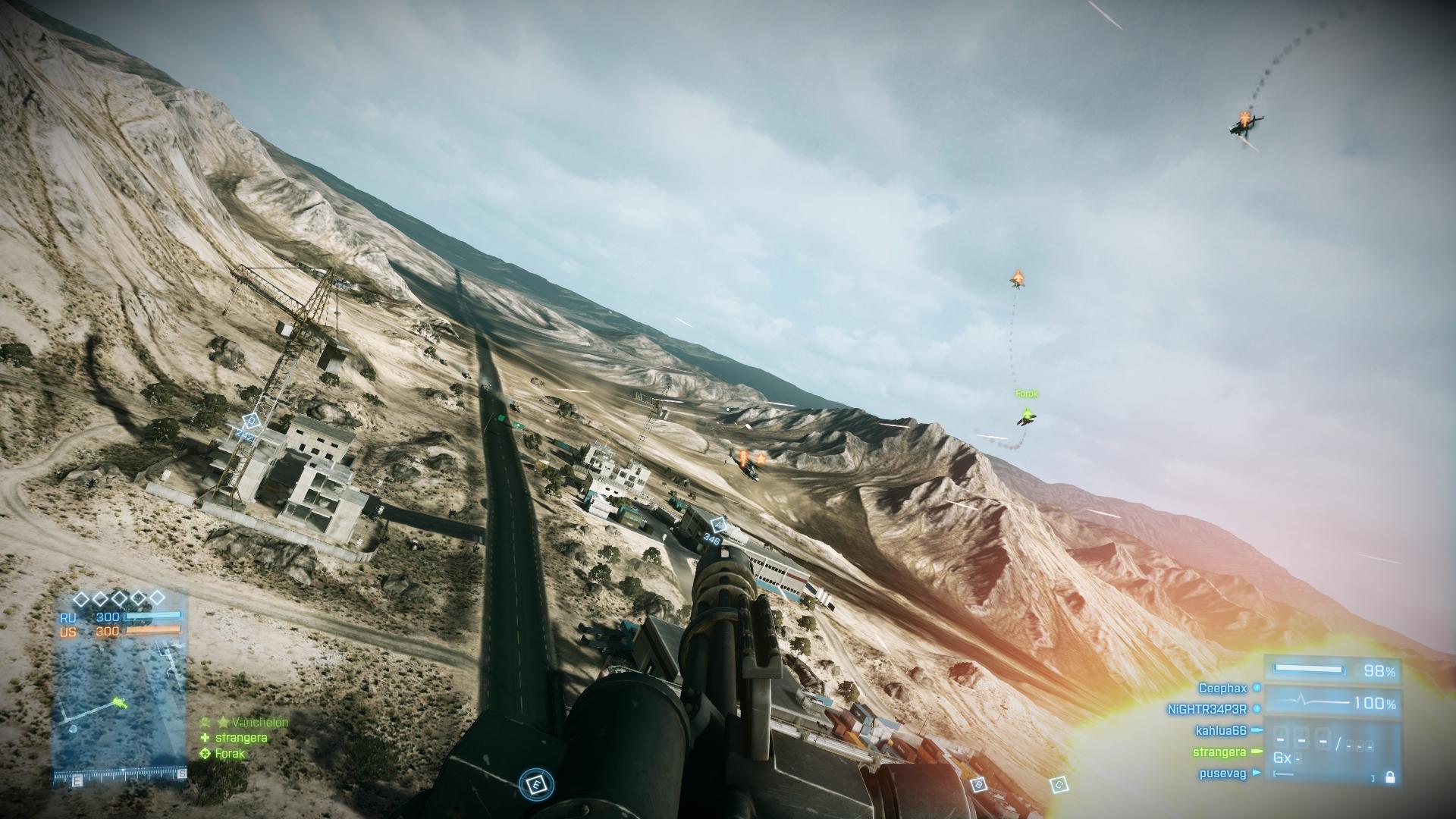This screenshot has width=1456, height=819.
Task: Choose pusevag's vehicle seat entry
Action: [1222, 774]
